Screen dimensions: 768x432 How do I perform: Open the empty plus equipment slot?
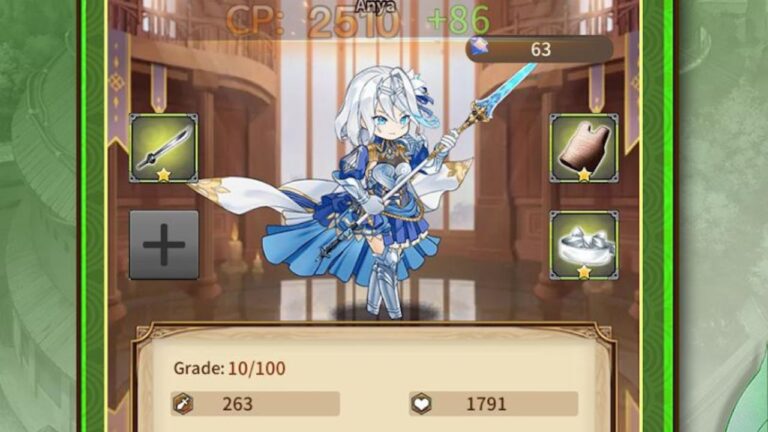click(164, 244)
